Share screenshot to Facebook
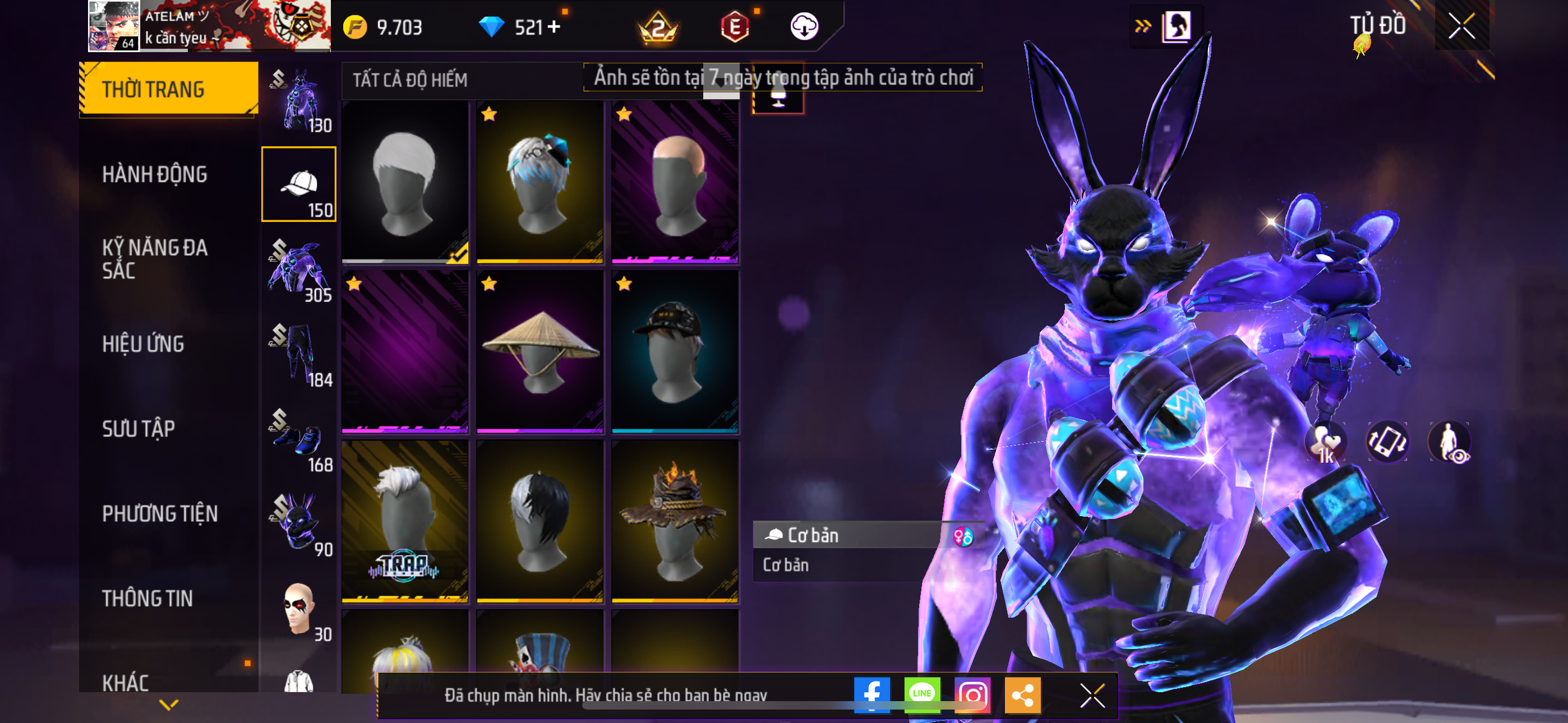This screenshot has width=1568, height=723. coord(871,694)
